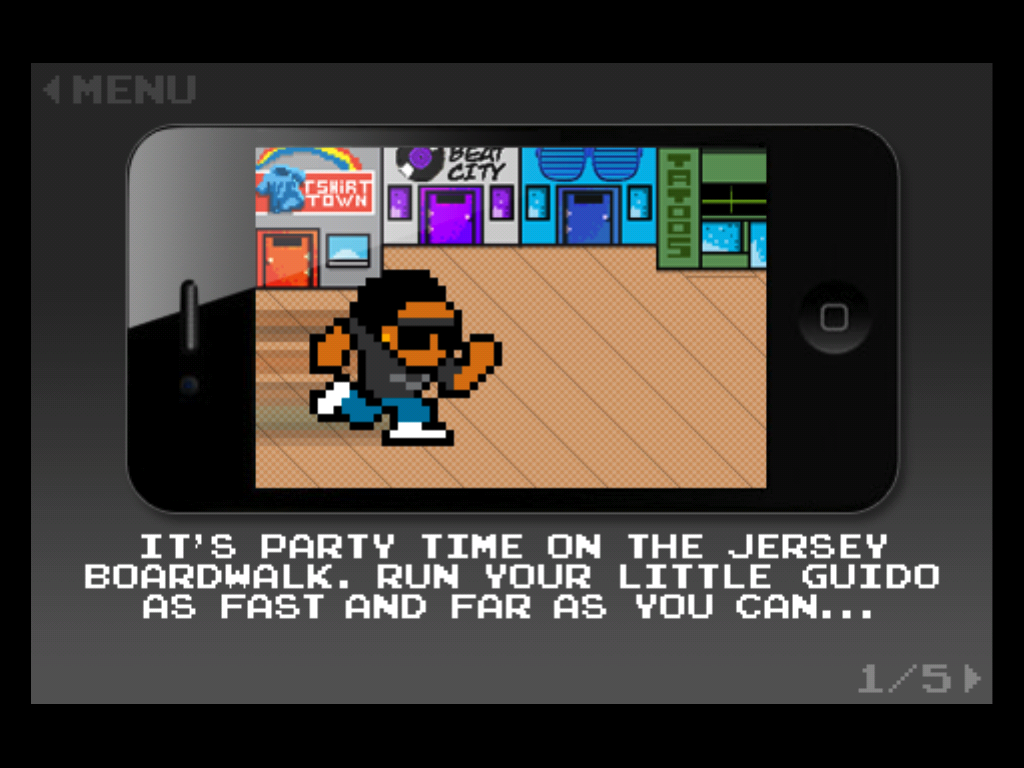Advance to the next tutorial page
Viewport: 1024px width, 768px height.
pos(971,678)
